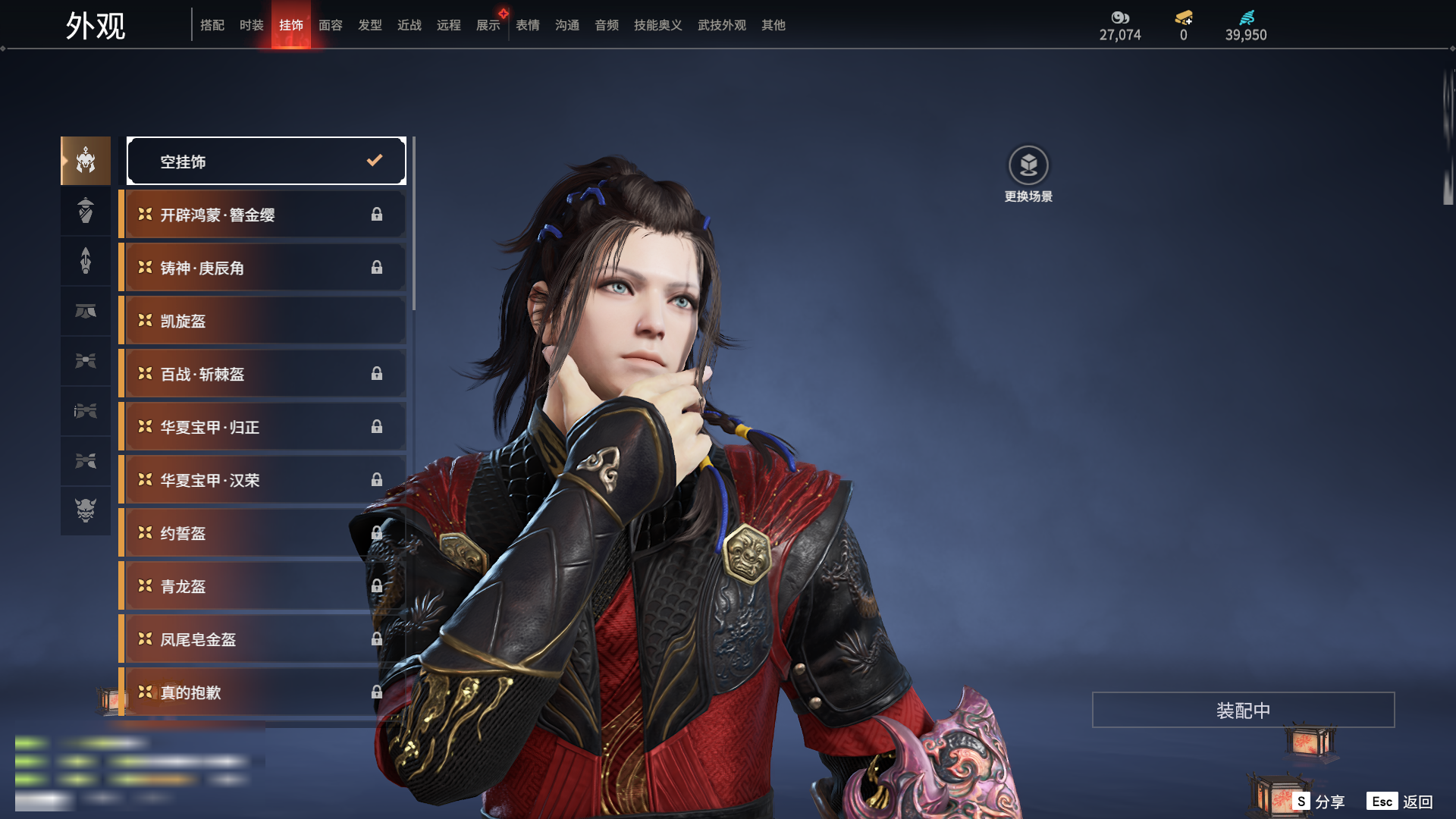Select 百战·斩棘盔 from the list
The image size is (1456, 819).
click(x=262, y=374)
